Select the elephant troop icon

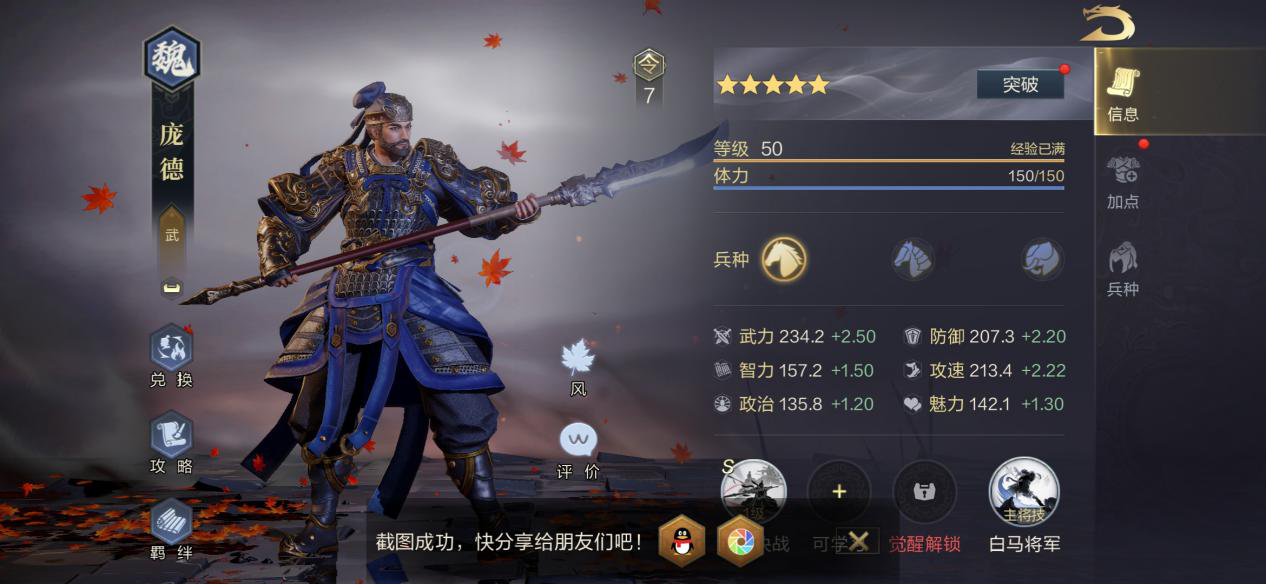point(1042,259)
